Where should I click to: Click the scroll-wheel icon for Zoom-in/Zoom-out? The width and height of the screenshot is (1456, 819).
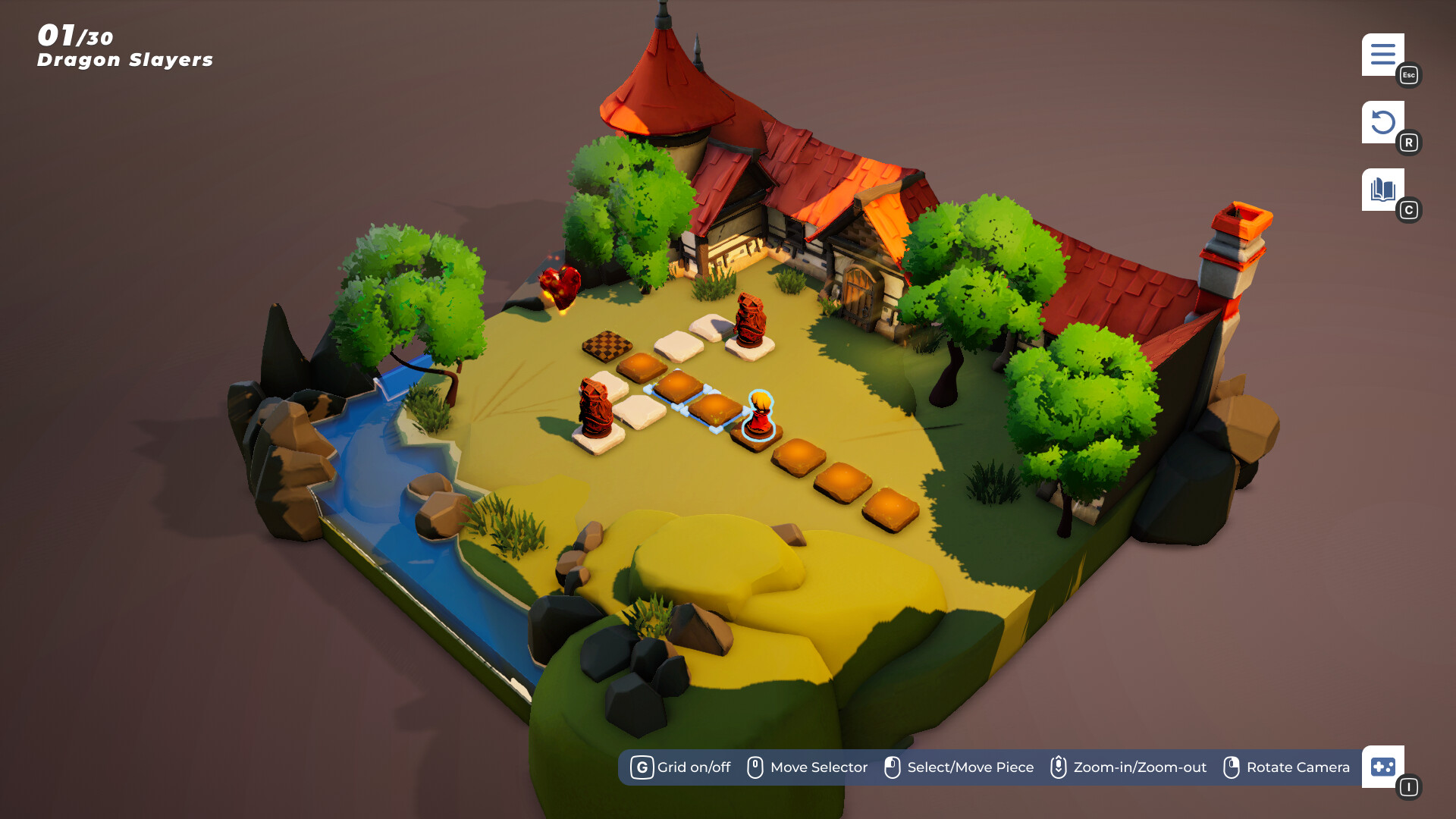point(1057,767)
